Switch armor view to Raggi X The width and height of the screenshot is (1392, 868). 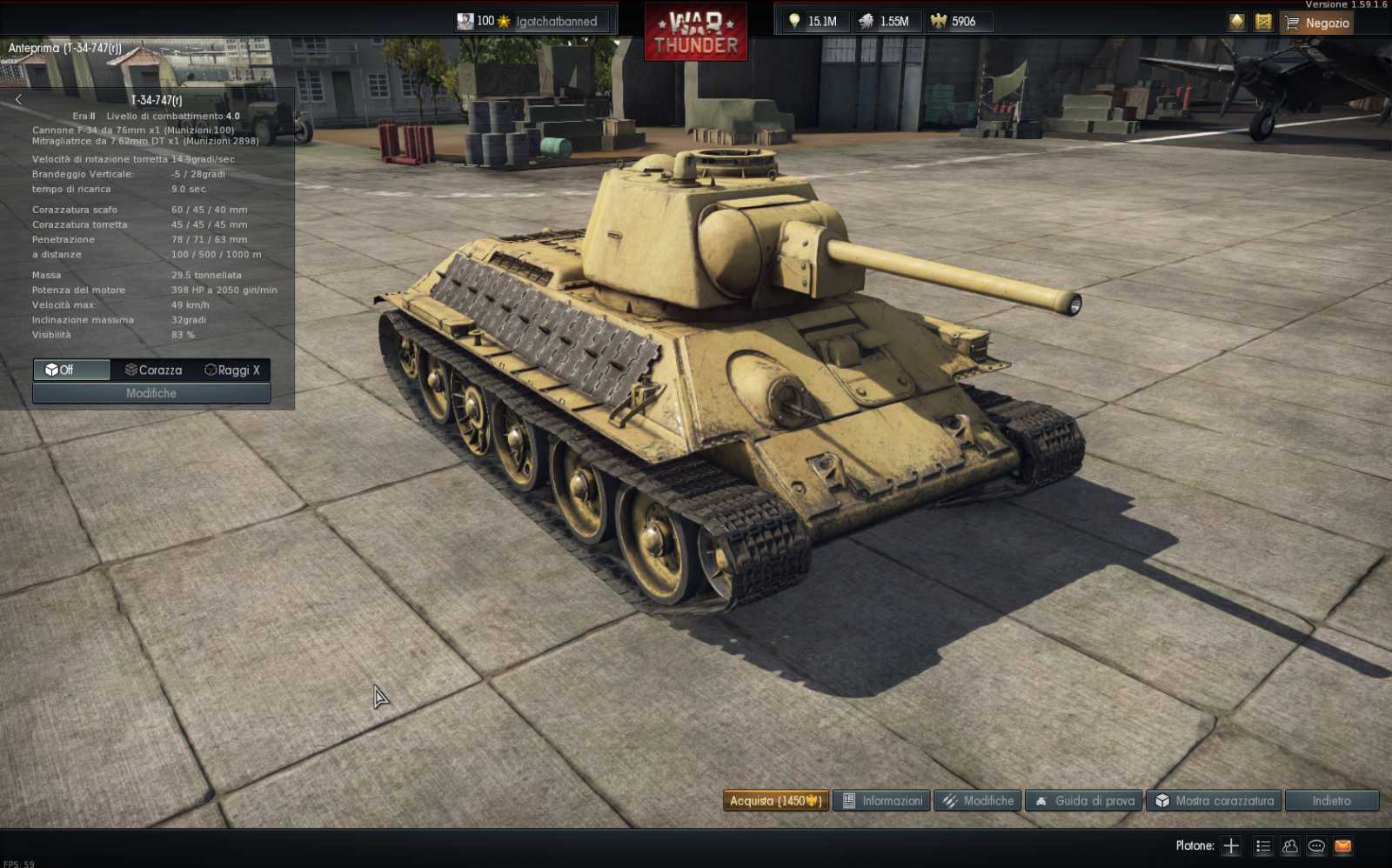(x=231, y=370)
